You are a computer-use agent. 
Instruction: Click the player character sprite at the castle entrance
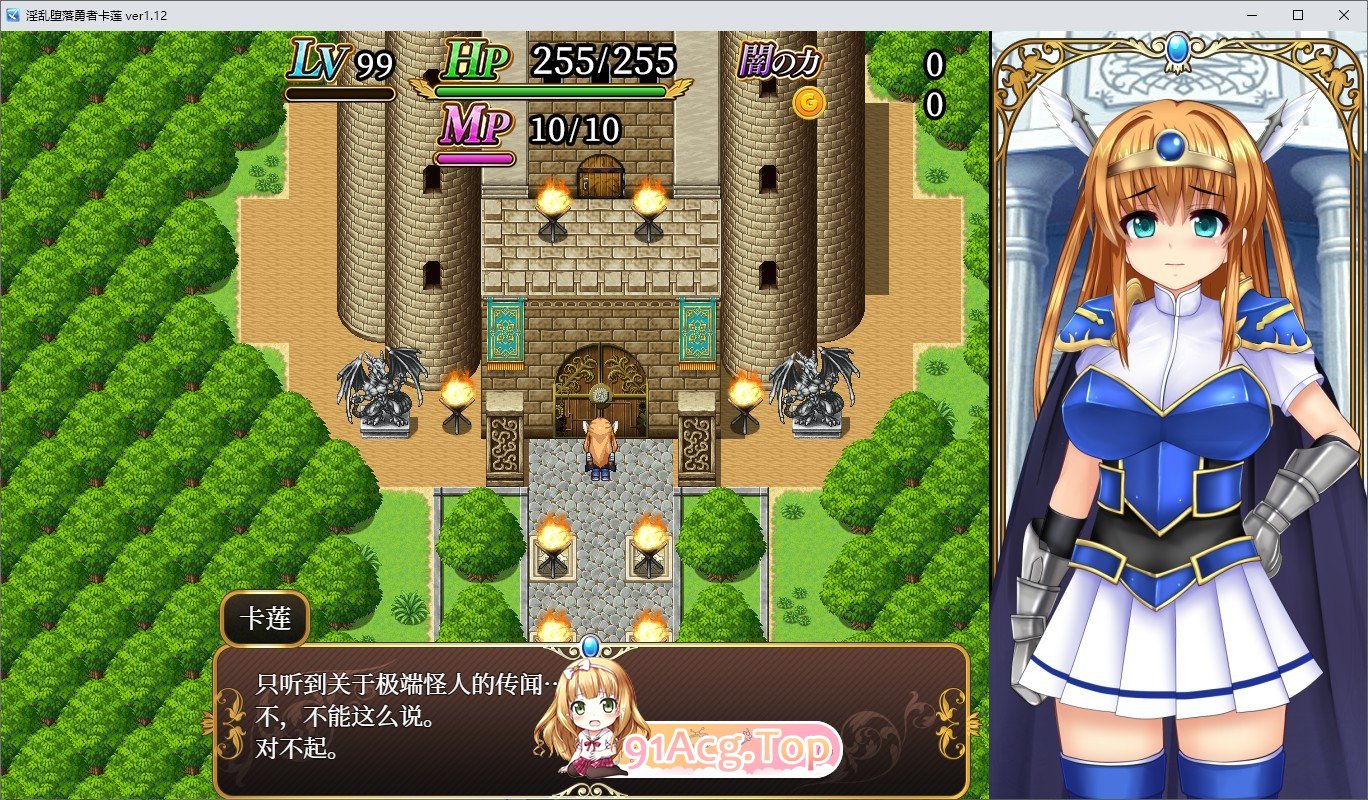[600, 445]
